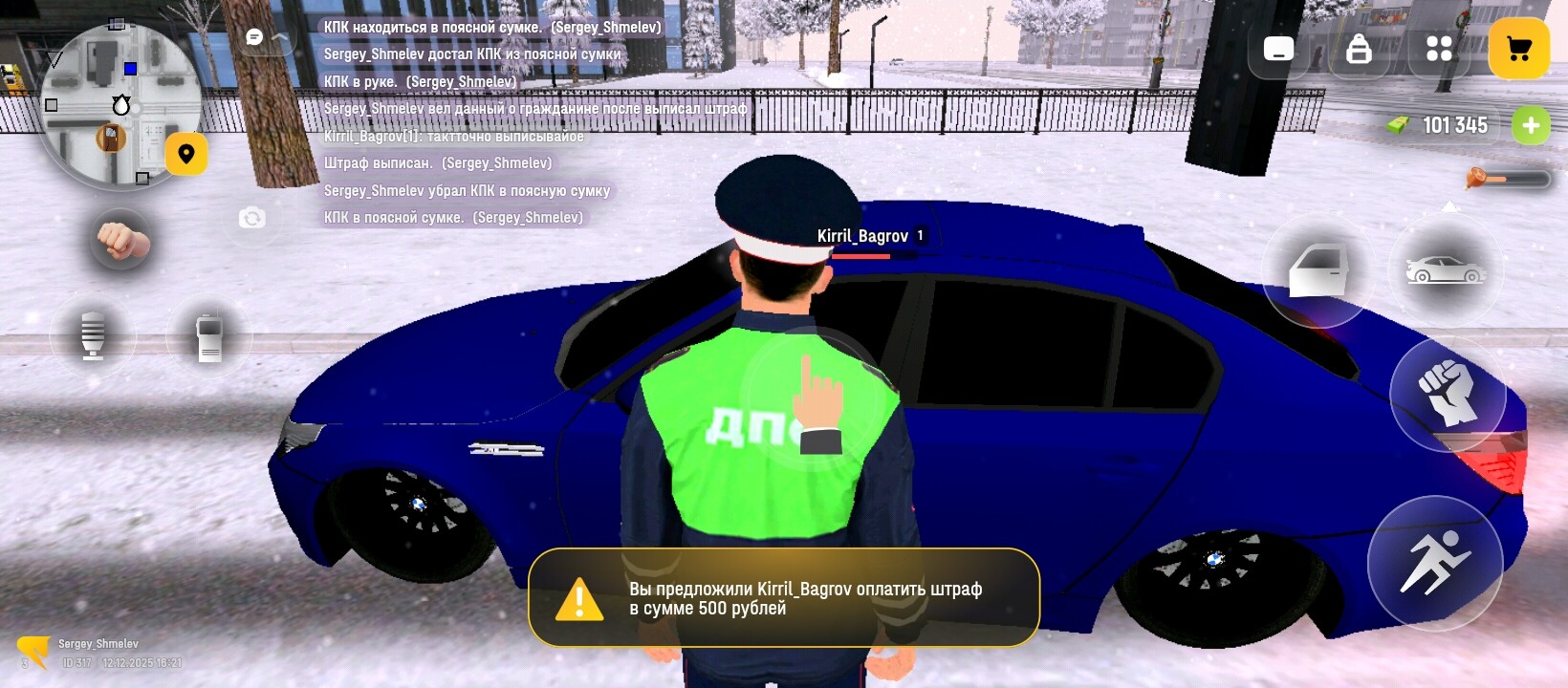Open the yellow shopping cart store
Image resolution: width=1568 pixels, height=688 pixels.
pos(1518,49)
